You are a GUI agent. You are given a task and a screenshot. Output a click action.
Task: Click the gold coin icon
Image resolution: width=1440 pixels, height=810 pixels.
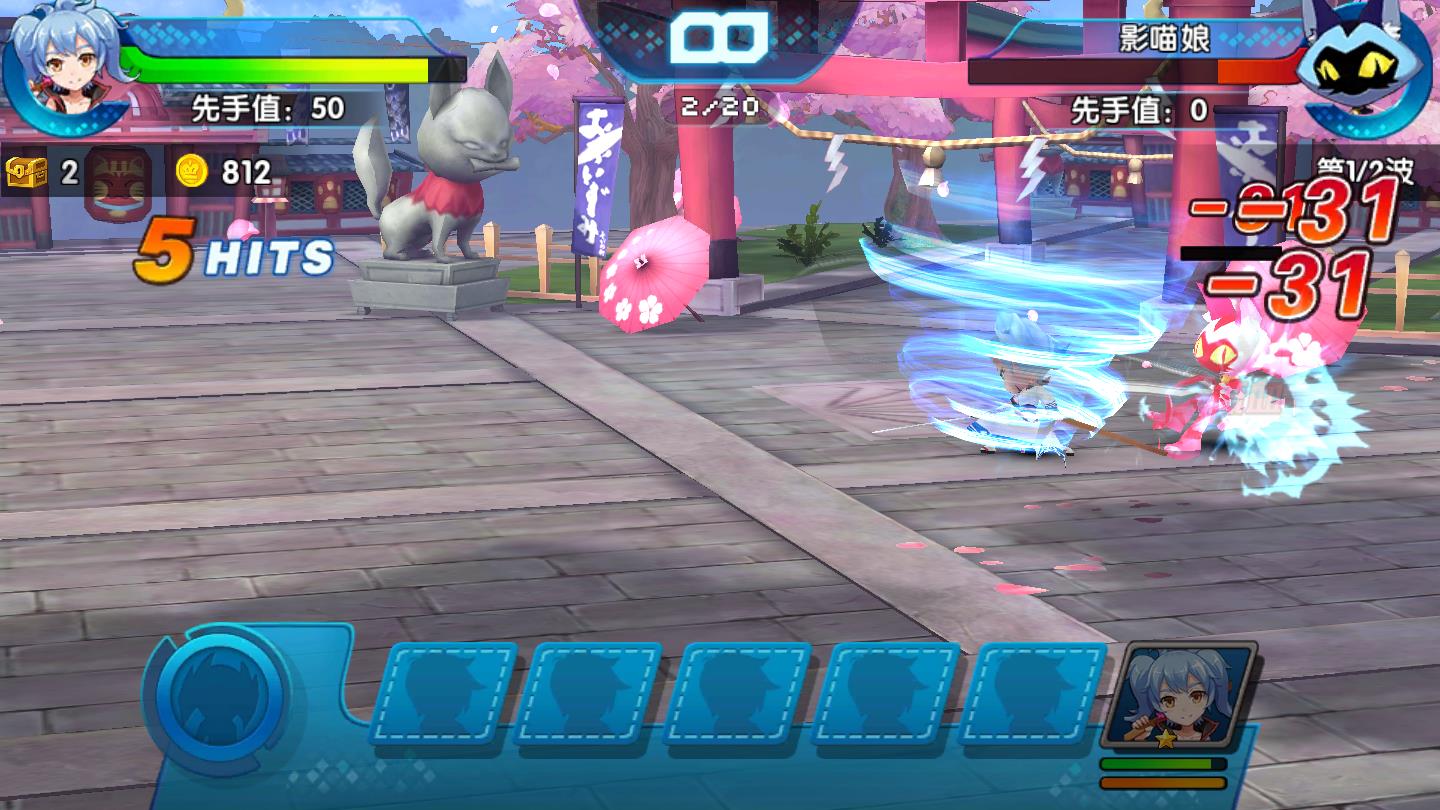point(191,172)
